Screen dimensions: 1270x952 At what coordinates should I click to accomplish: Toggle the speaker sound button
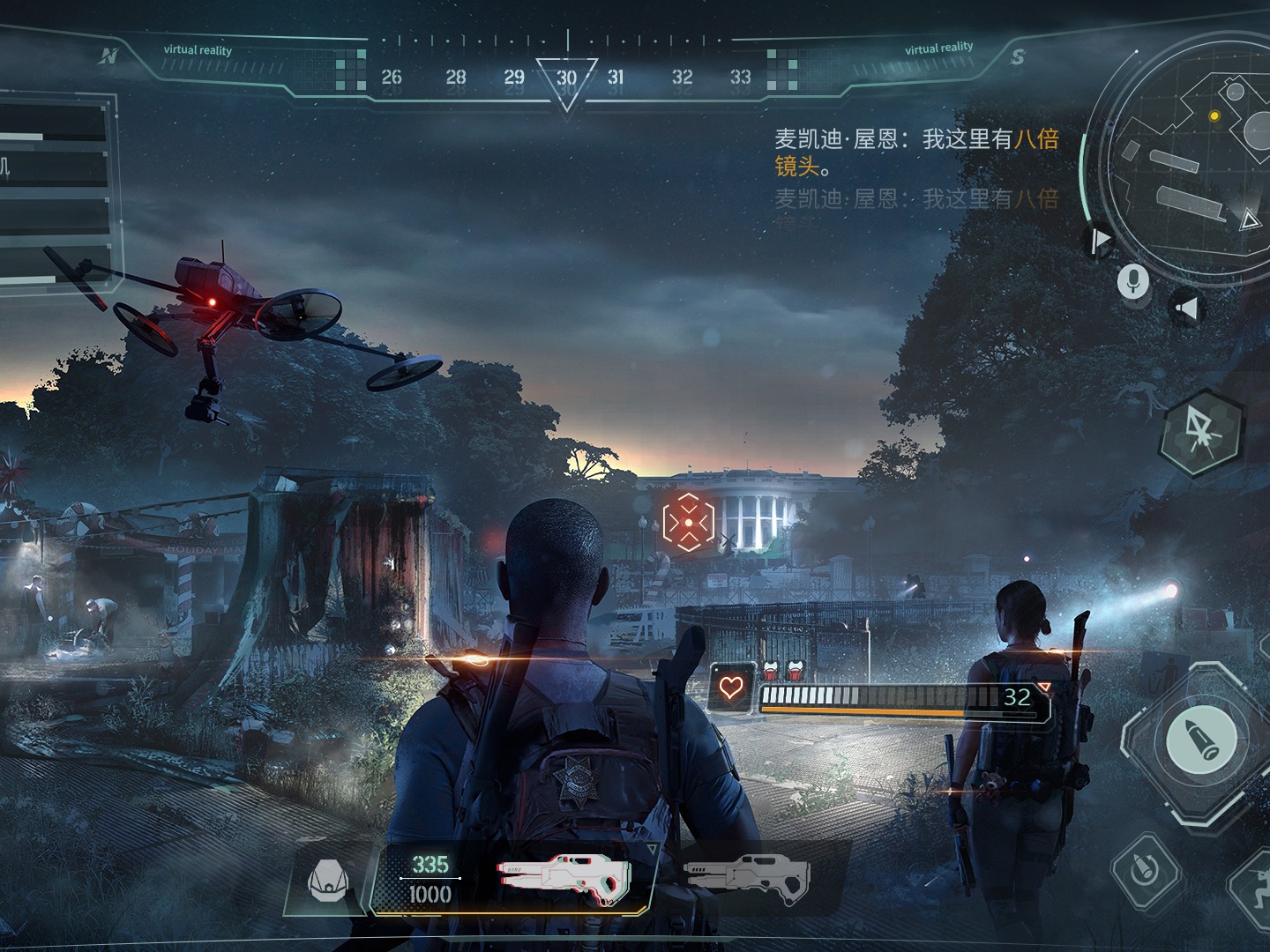tap(1187, 309)
